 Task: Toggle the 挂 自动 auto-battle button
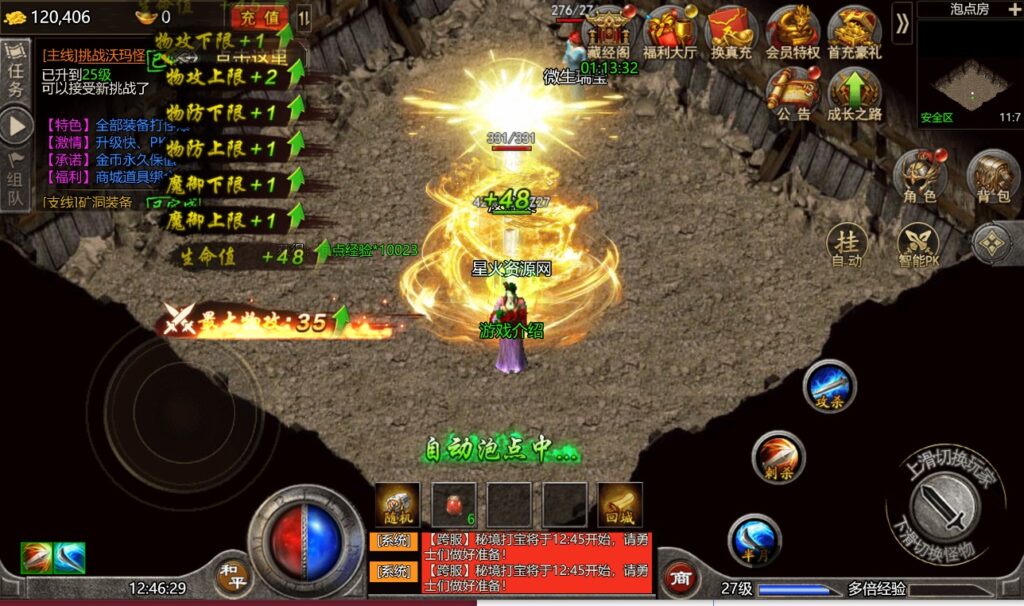(x=847, y=244)
